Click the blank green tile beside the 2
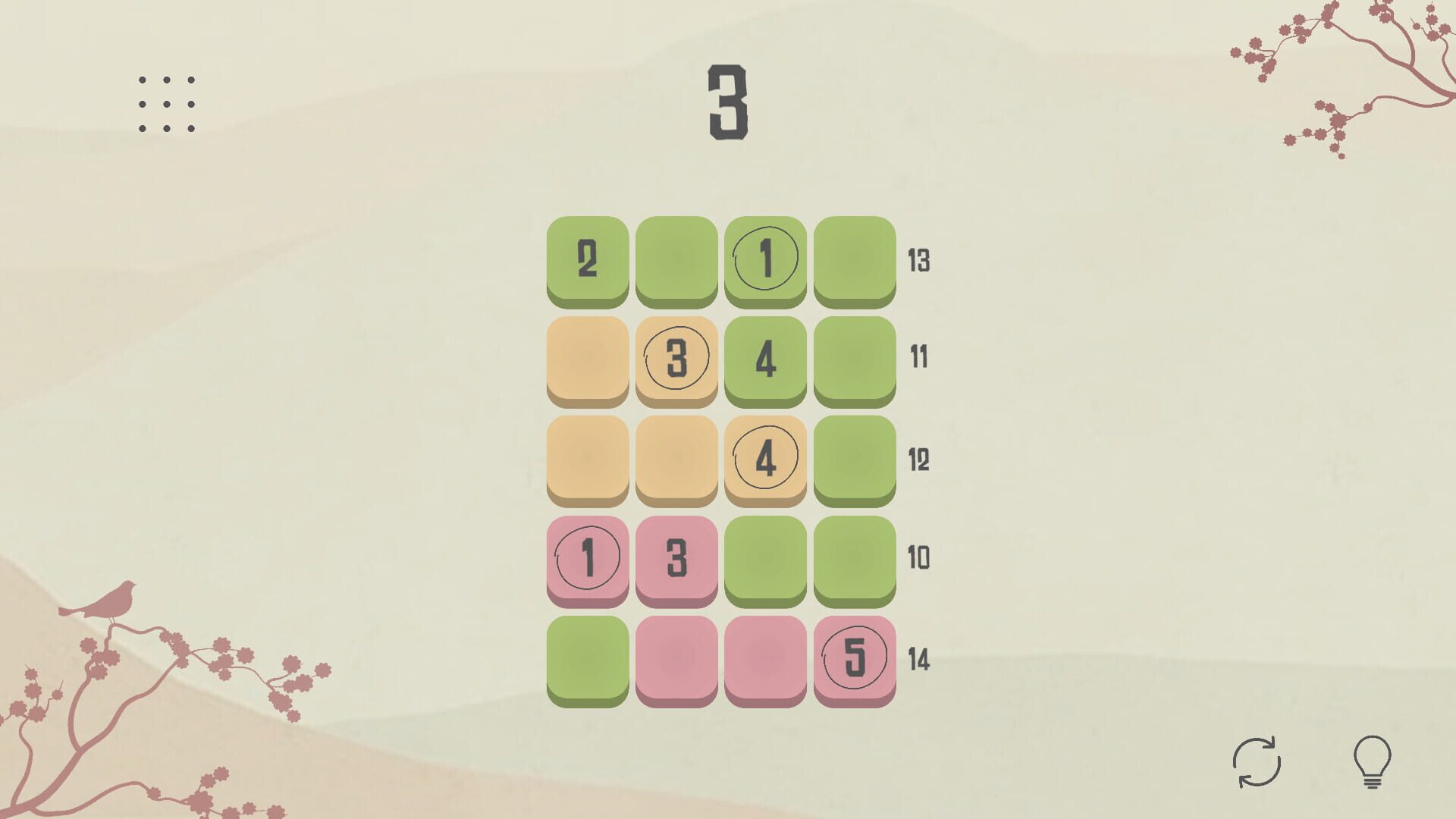Viewport: 1456px width, 819px height. 677,258
